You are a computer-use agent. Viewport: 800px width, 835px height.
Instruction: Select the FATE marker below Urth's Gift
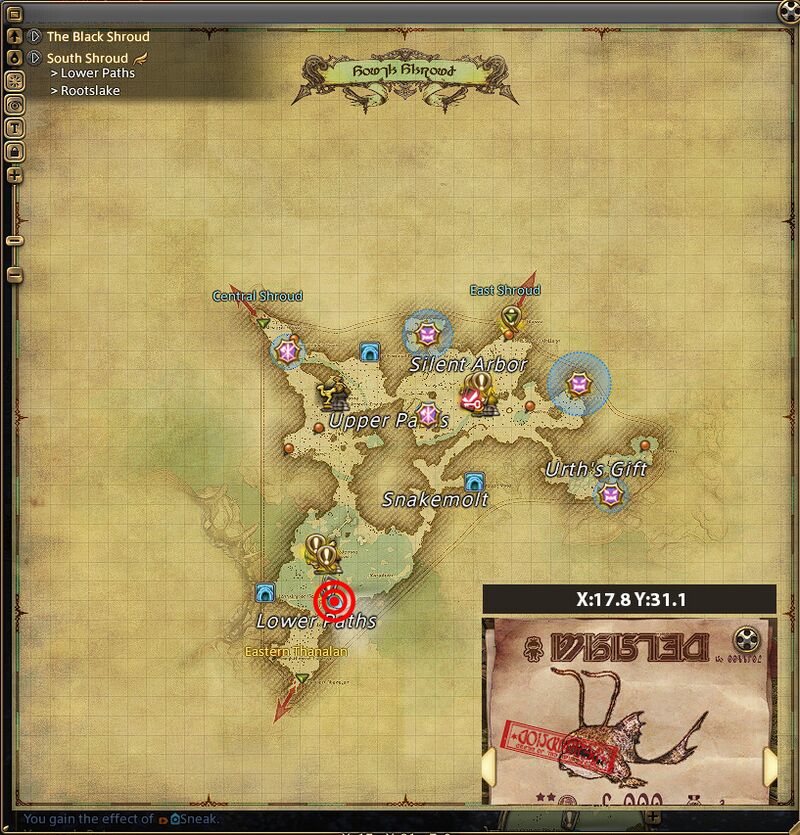point(609,494)
